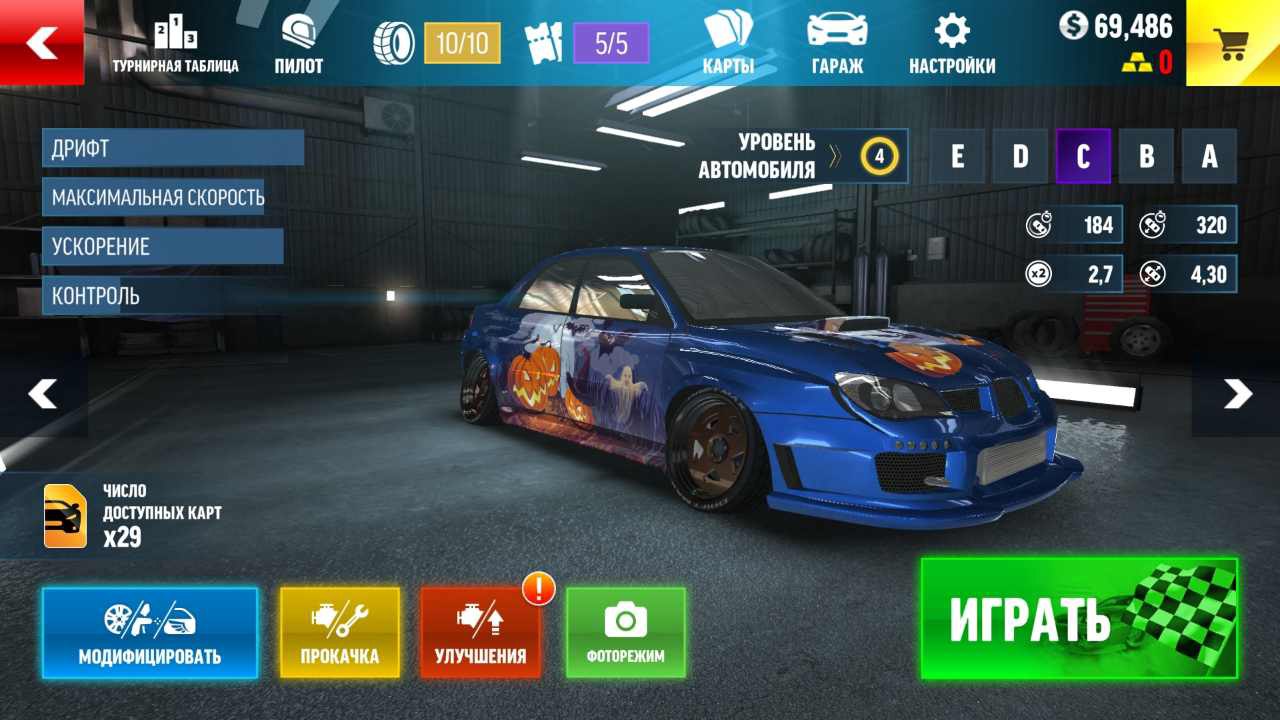Start a race with the Играть button
1280x720 pixels.
coord(1079,618)
